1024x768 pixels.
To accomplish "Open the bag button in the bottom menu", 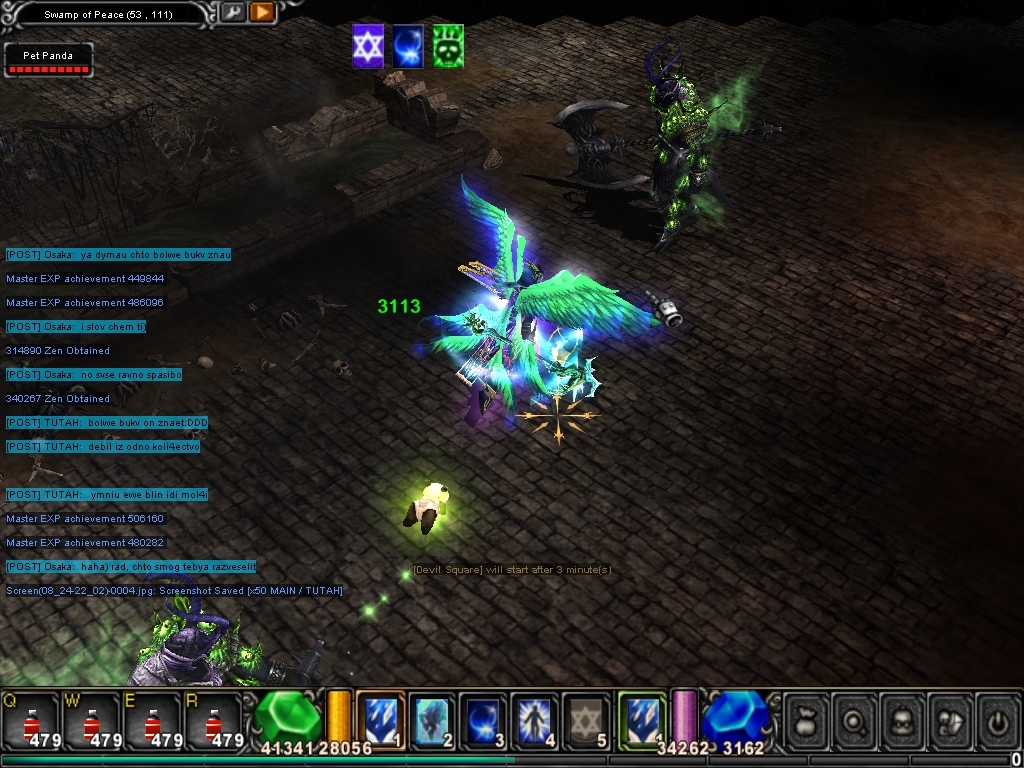I will pos(807,720).
